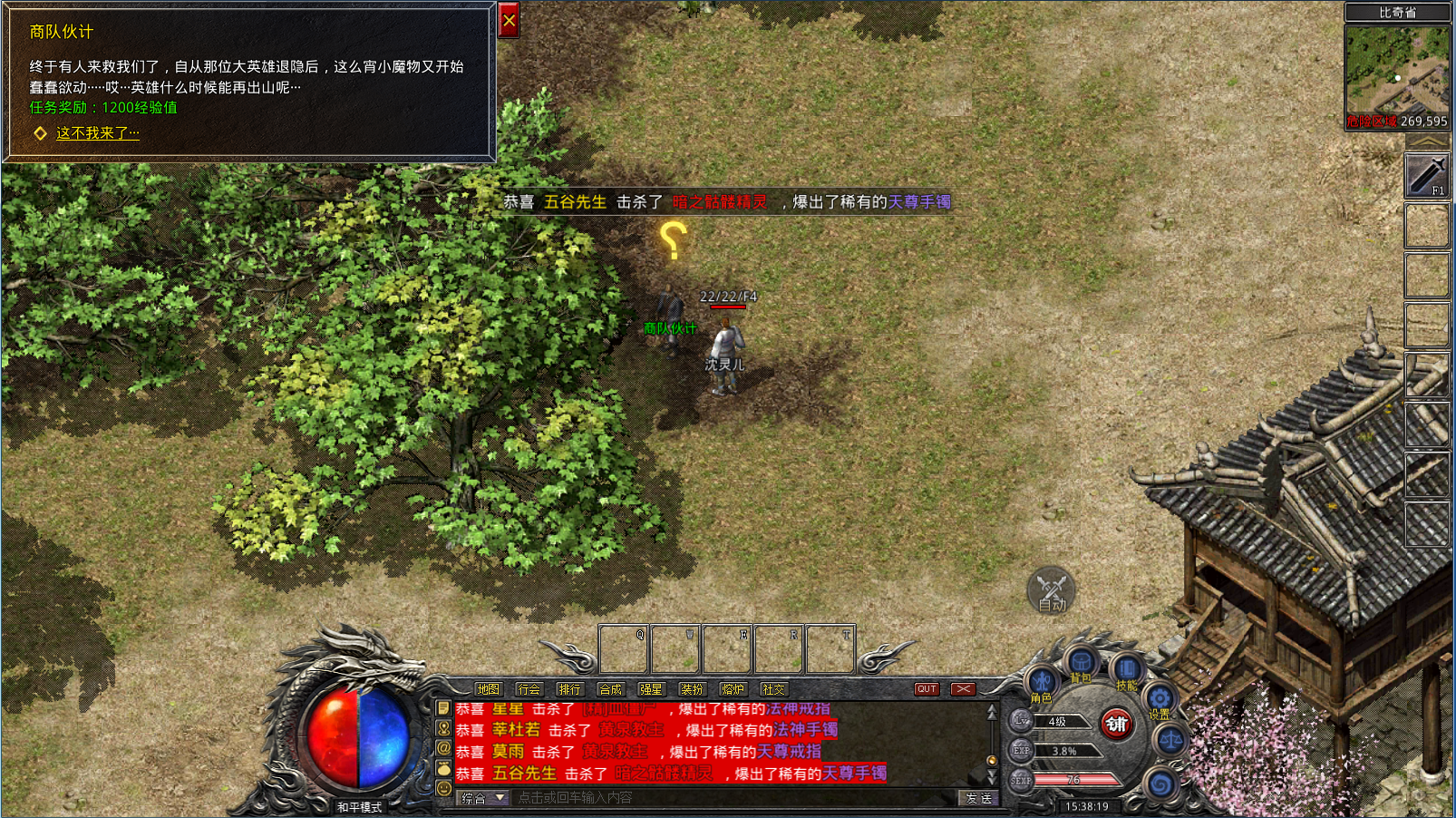This screenshot has width=1456, height=818.
Task: Click the red QUT button
Action: click(926, 689)
